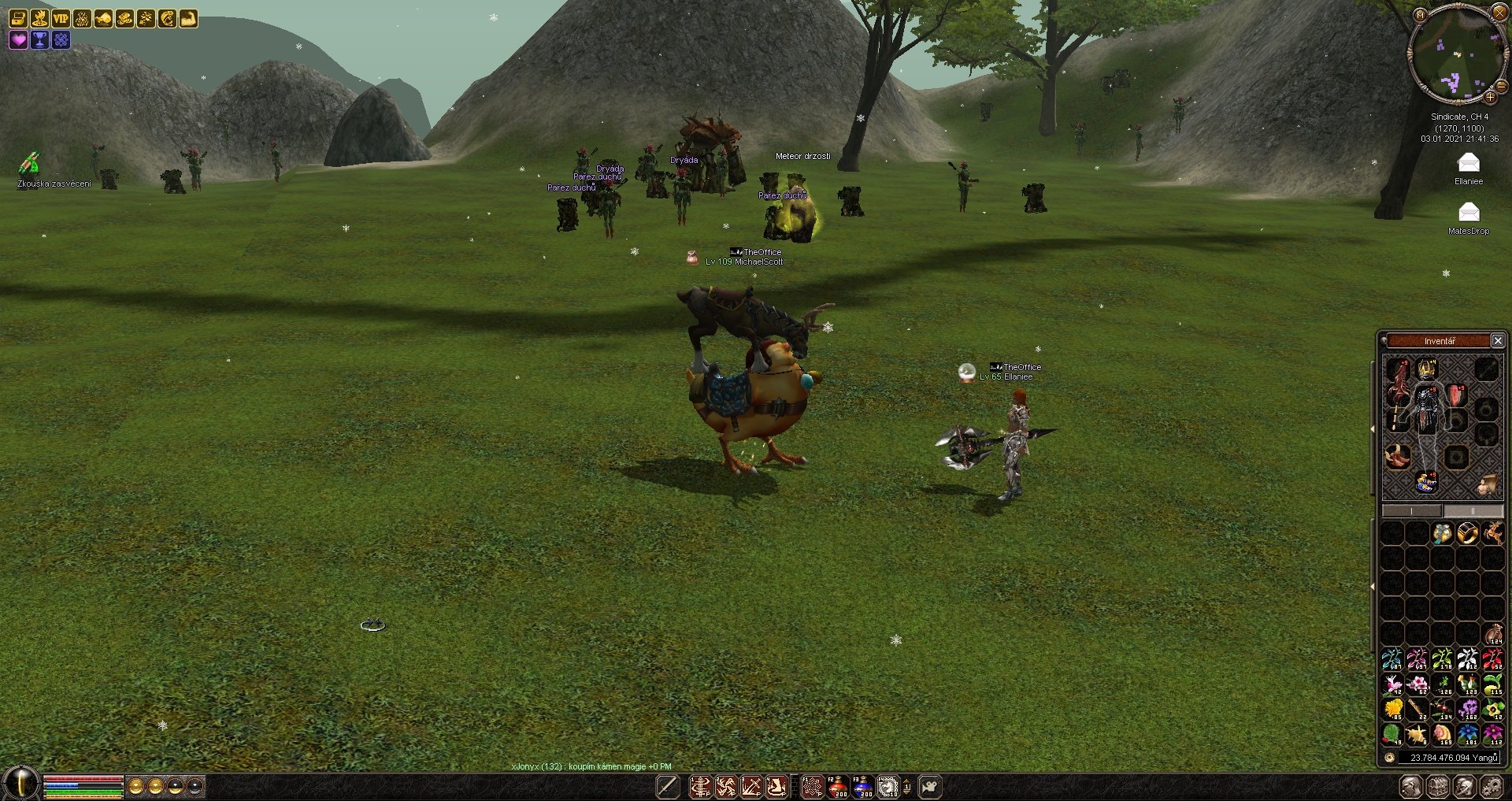Zoom in the minimap
Viewport: 1512px width, 801px height.
point(1490,98)
